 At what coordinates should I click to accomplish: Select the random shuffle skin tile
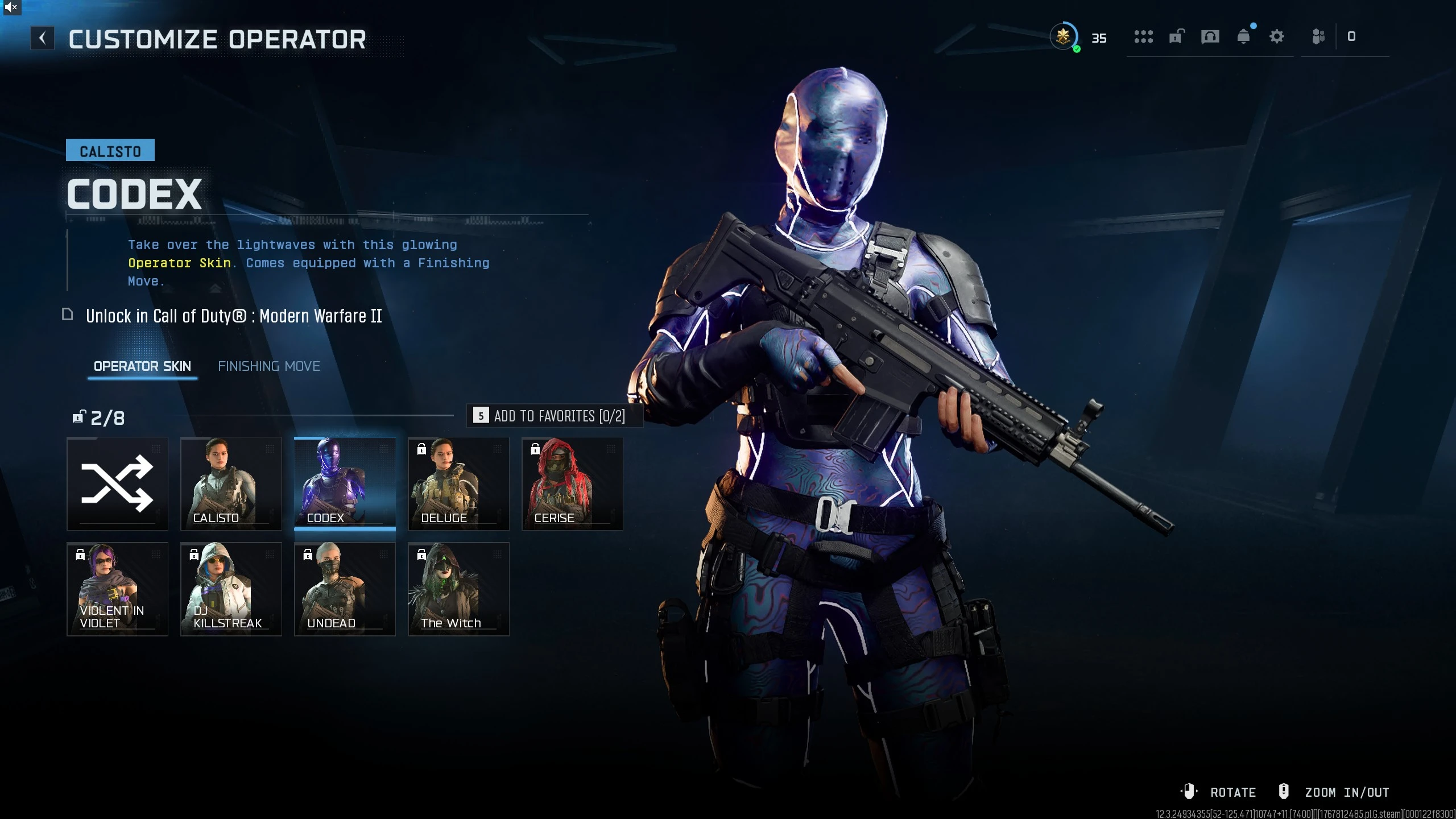pos(117,483)
